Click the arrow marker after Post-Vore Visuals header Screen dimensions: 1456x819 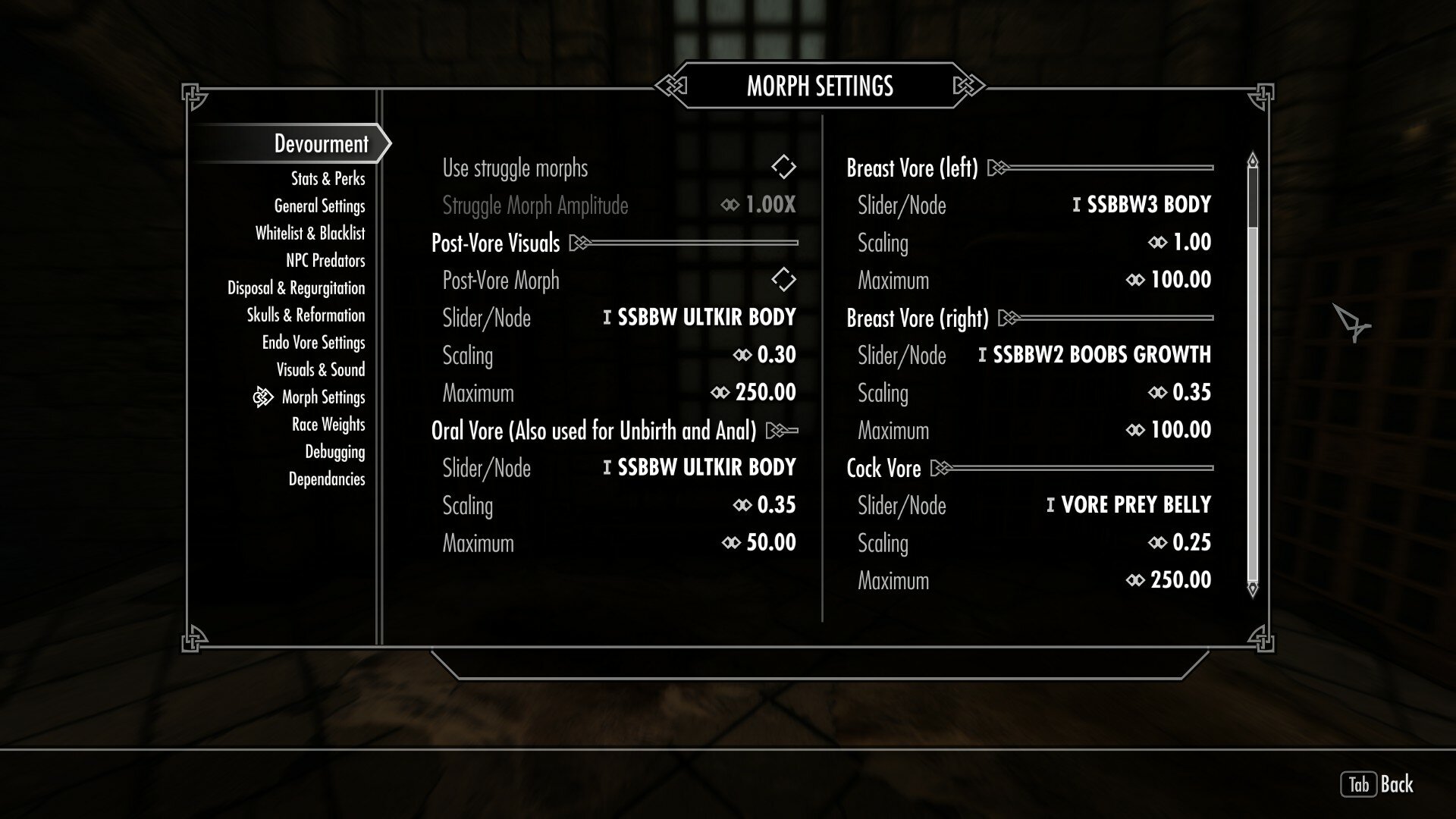580,243
